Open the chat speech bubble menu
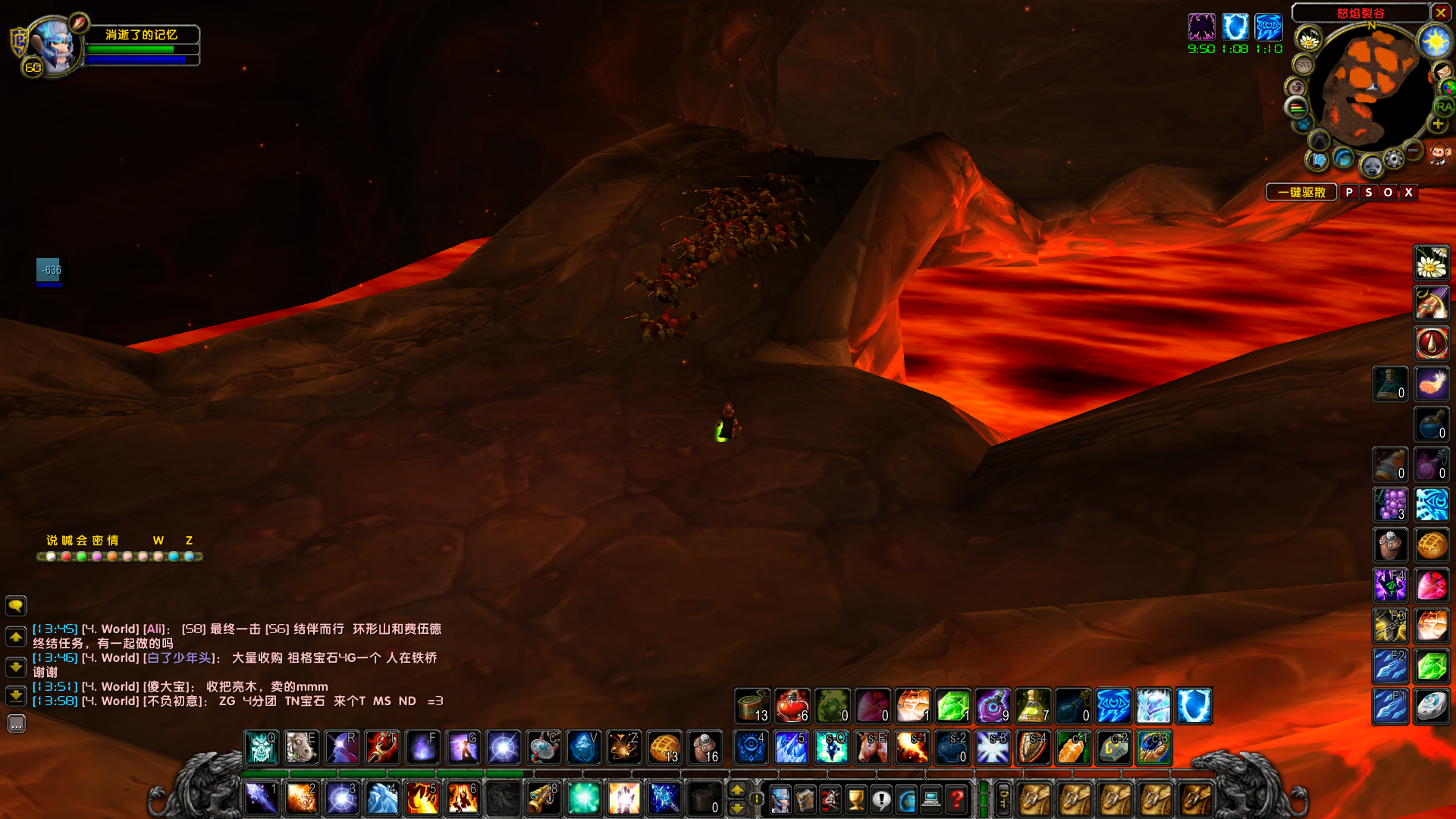This screenshot has width=1456, height=819. tap(16, 605)
